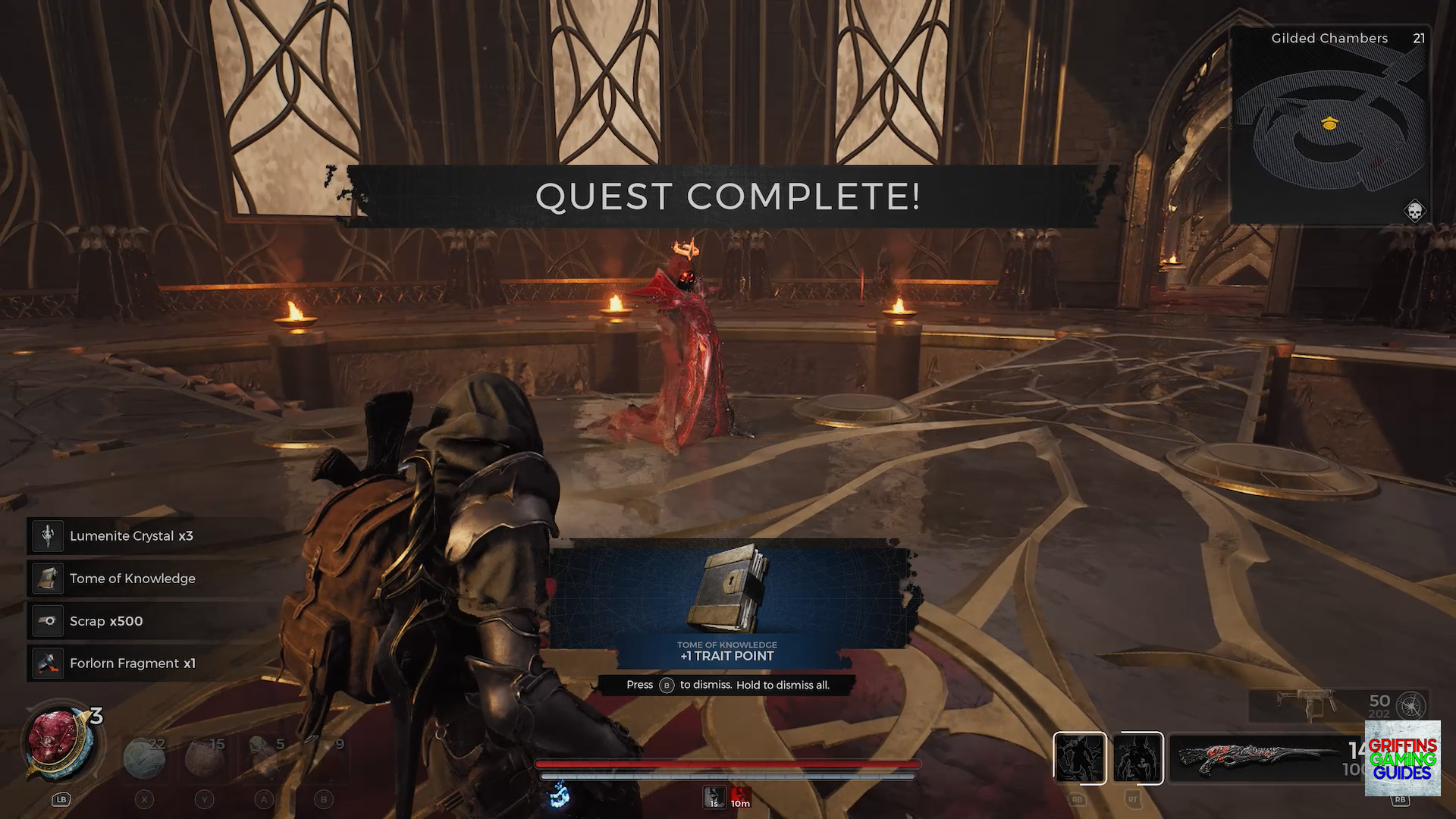Select the consumable slot showing 22
Image resolution: width=1456 pixels, height=819 pixels.
(x=144, y=757)
